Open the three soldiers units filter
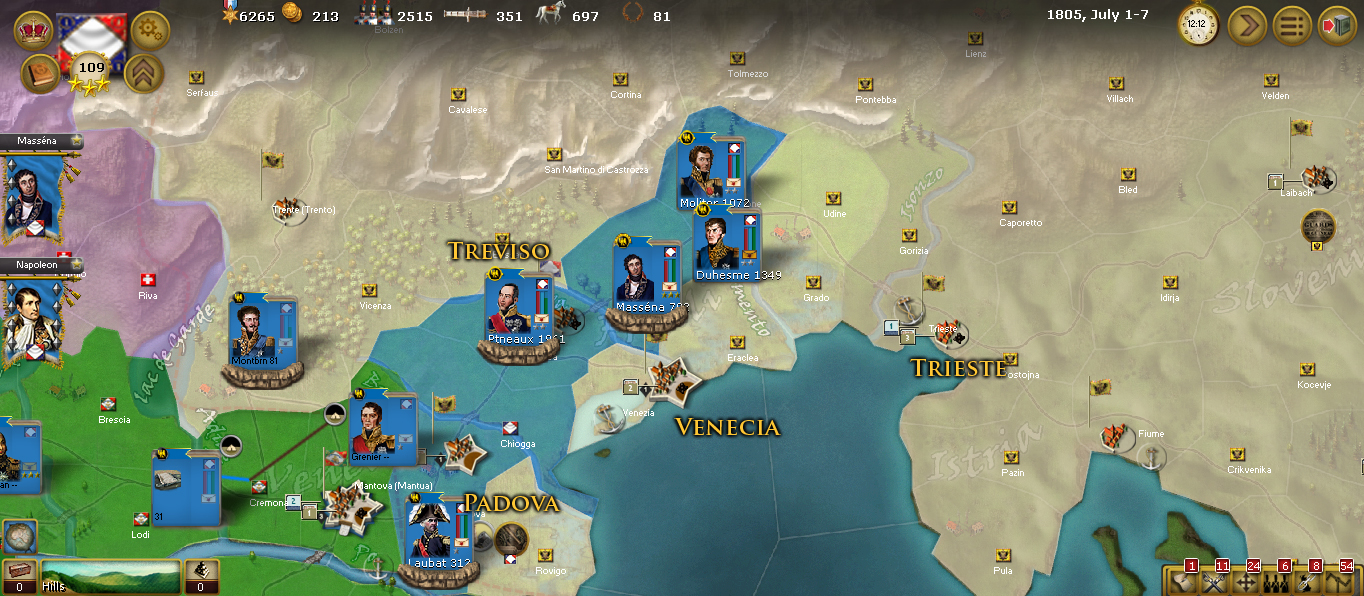The image size is (1364, 596). pyautogui.click(x=1277, y=581)
